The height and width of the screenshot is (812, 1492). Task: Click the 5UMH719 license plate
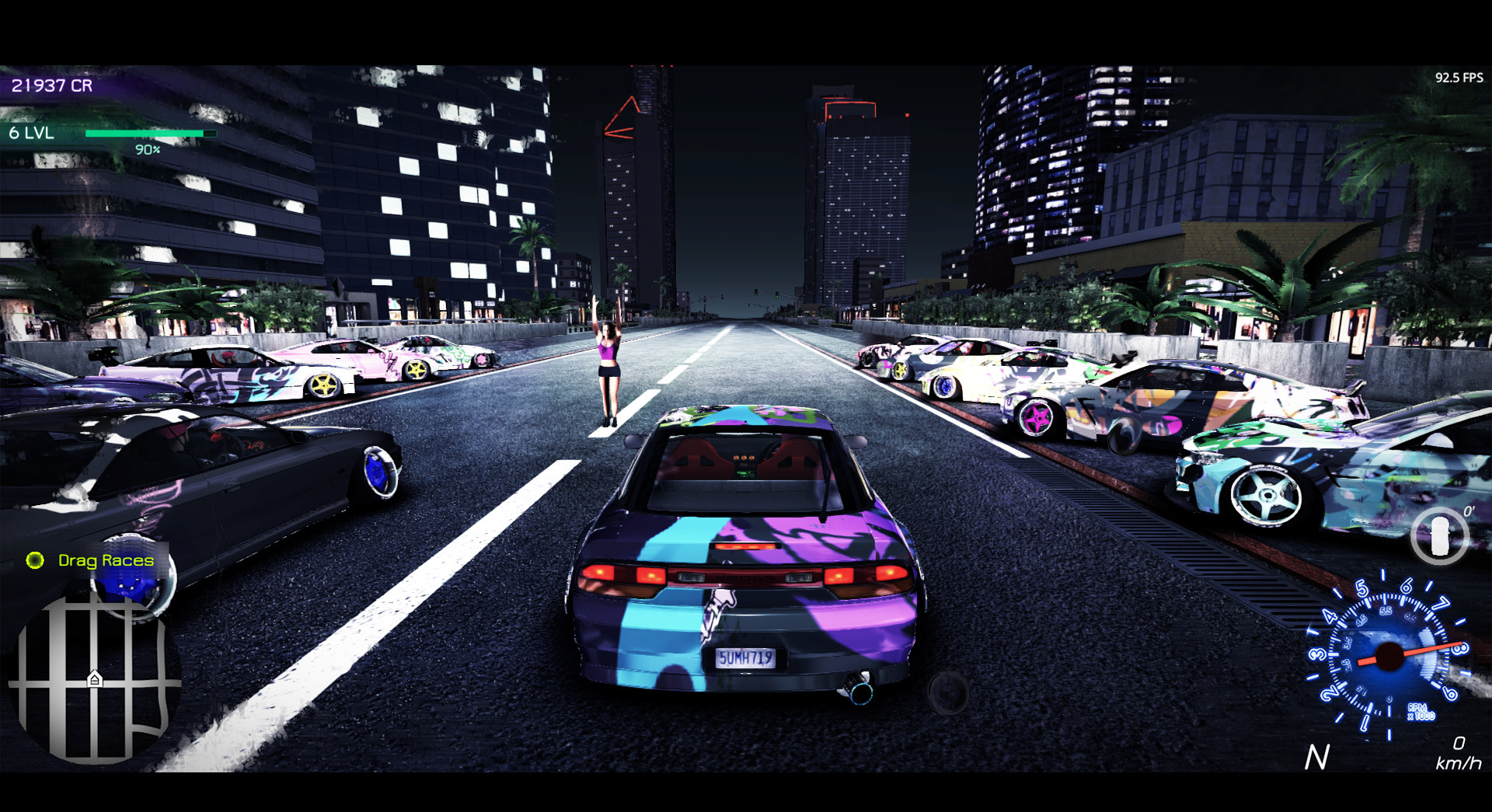point(746,657)
